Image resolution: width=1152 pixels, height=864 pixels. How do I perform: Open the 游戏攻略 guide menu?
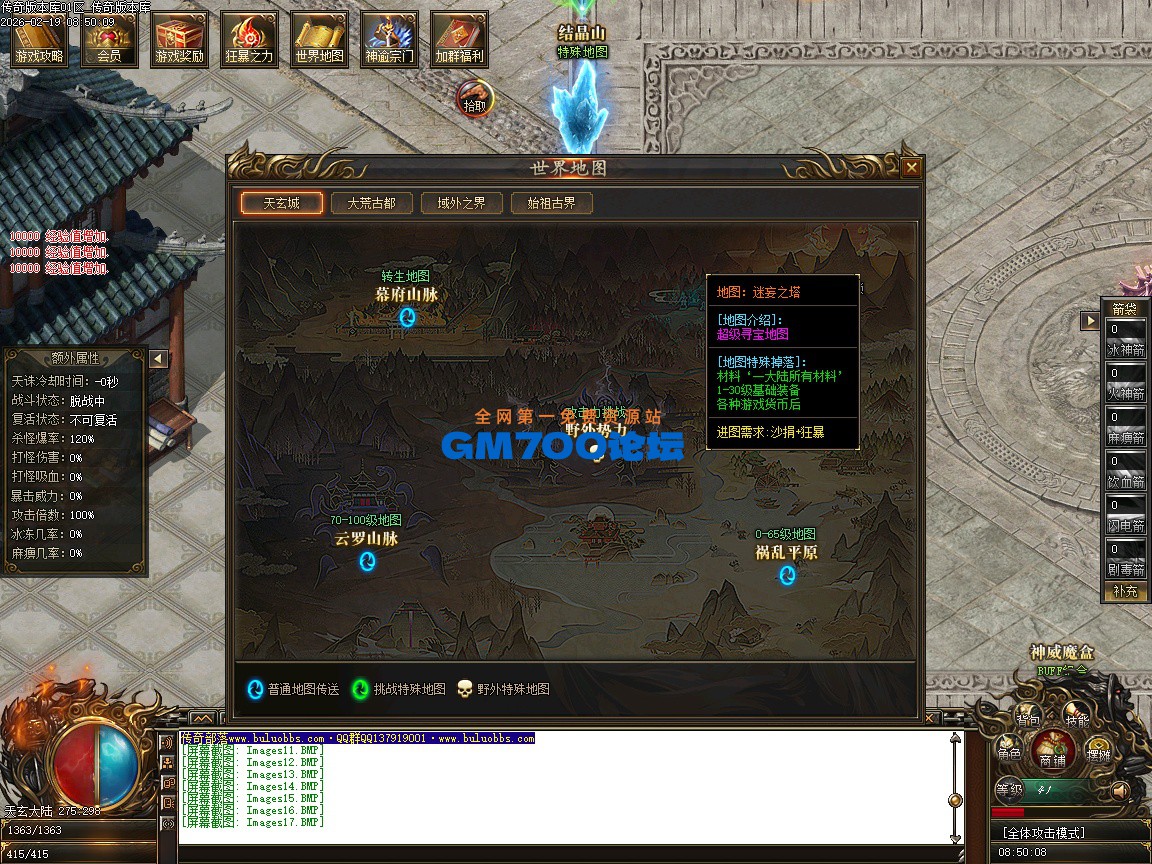(x=39, y=41)
